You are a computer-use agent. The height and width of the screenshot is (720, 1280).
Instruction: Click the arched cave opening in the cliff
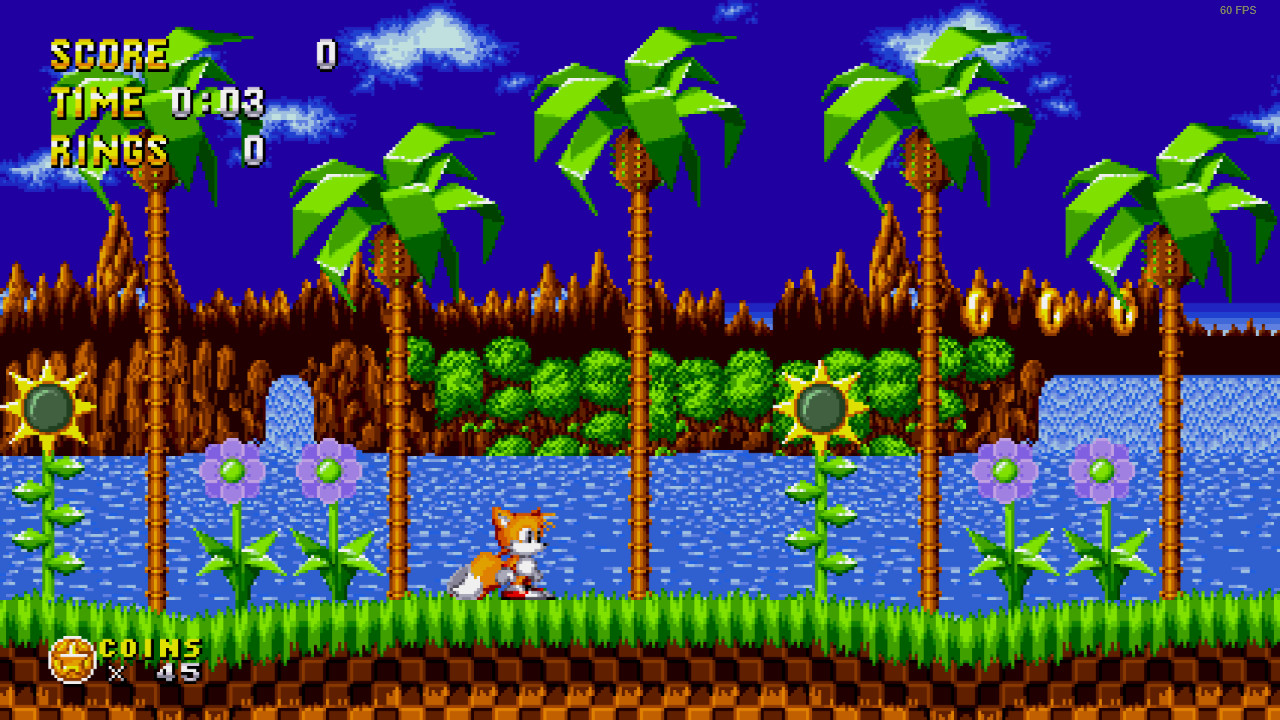coord(289,415)
